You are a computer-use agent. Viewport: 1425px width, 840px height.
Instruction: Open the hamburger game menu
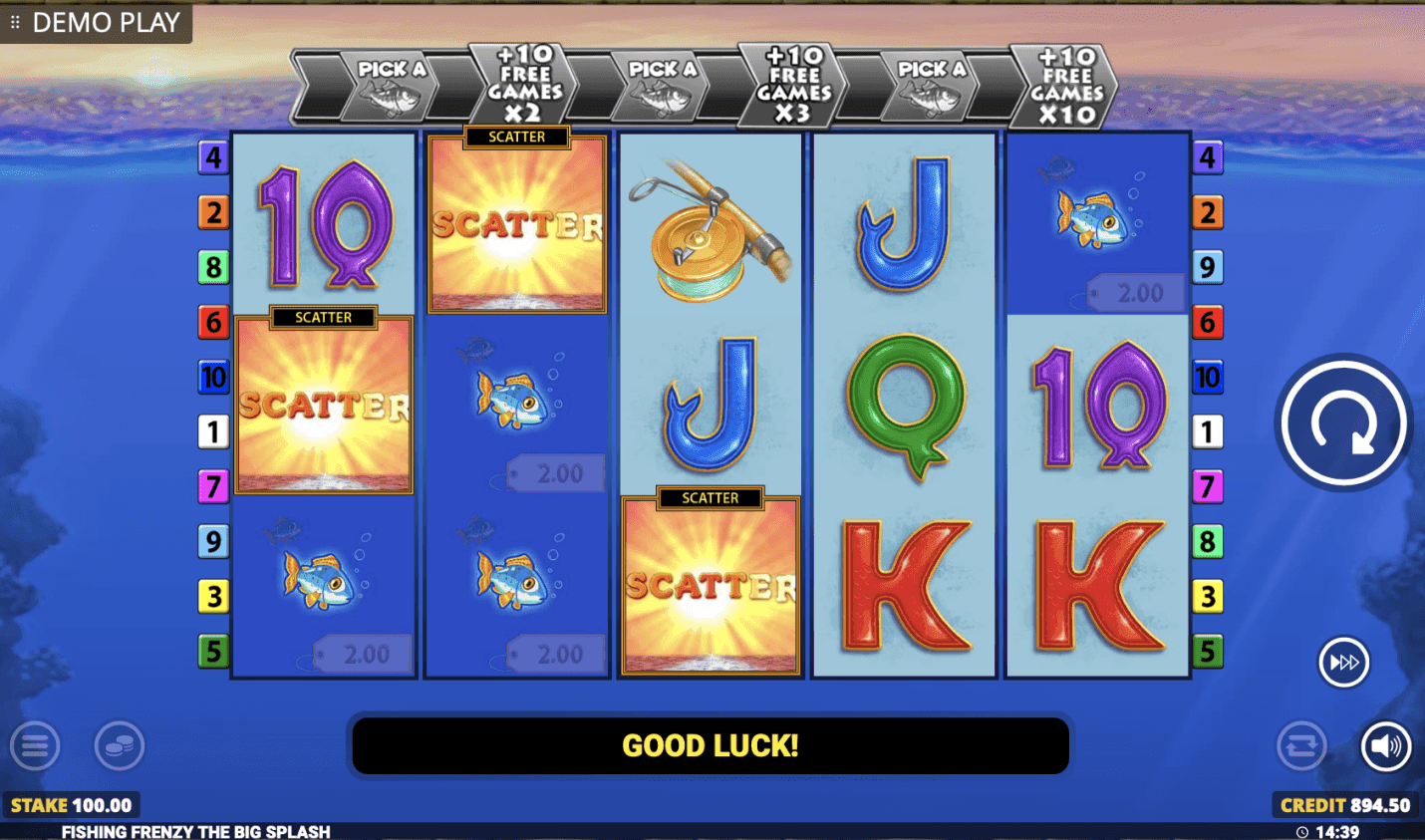(x=35, y=745)
